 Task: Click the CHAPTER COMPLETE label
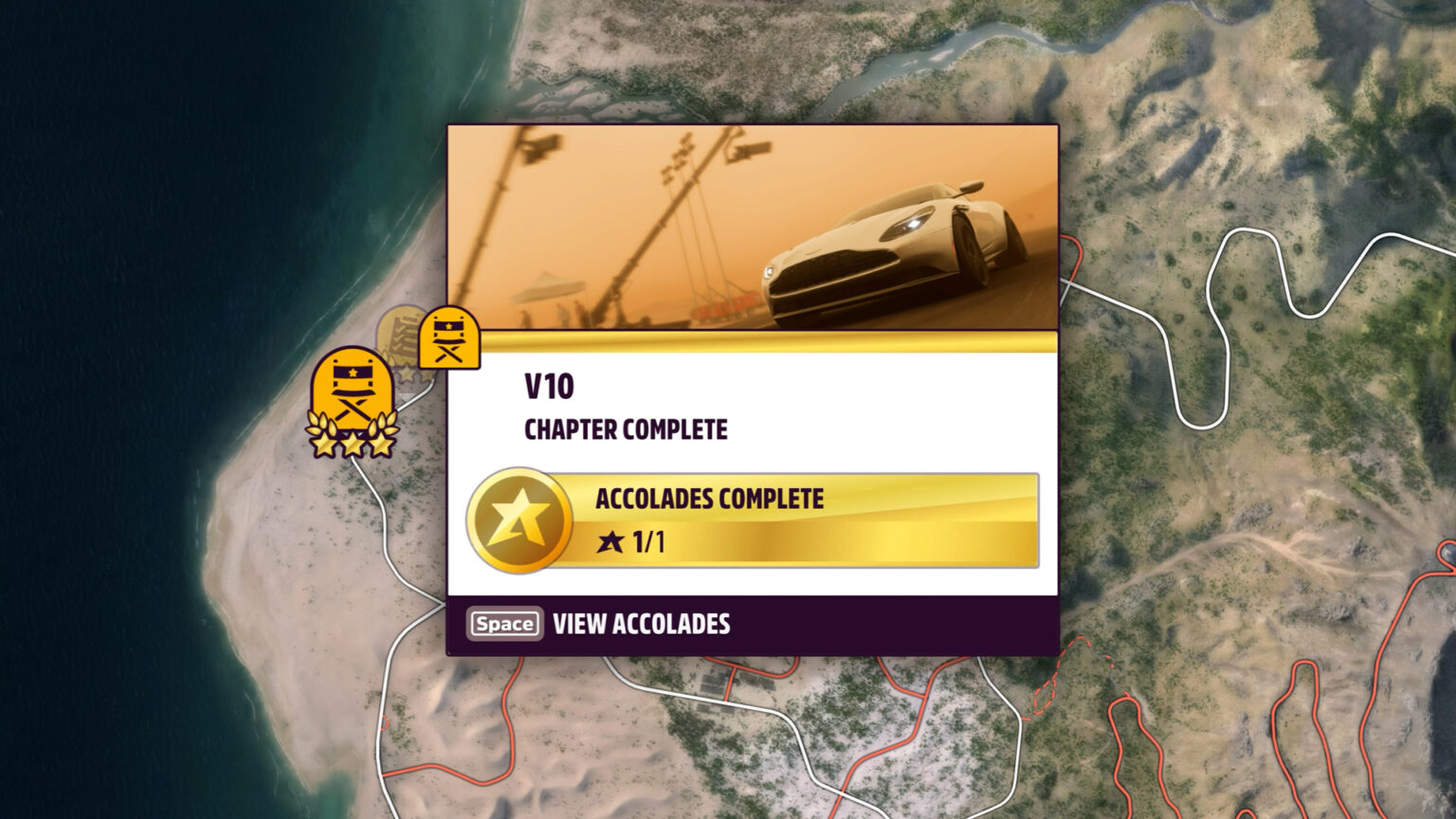pos(626,428)
